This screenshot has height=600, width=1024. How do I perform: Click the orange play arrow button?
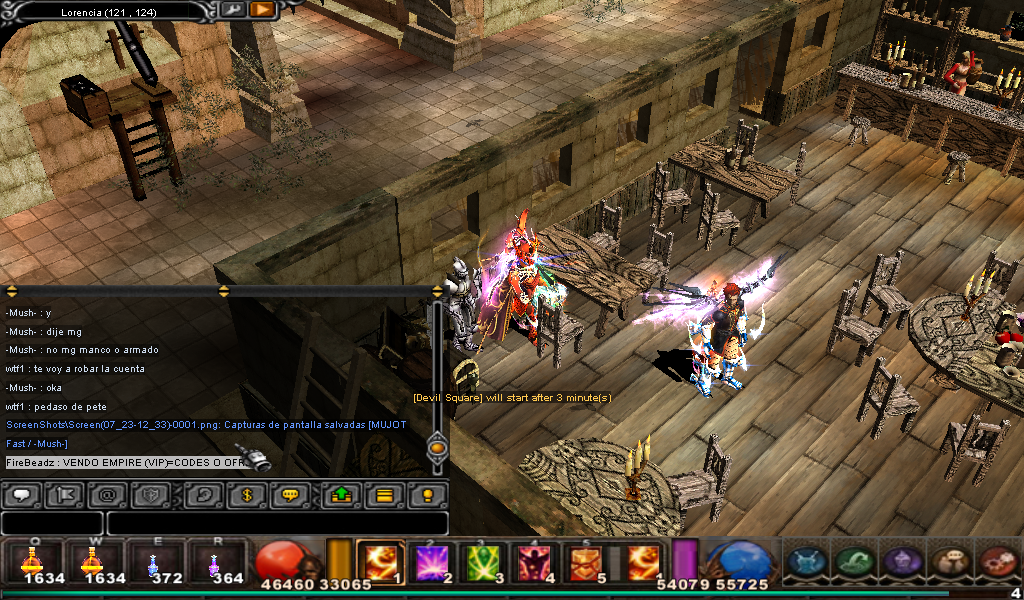click(262, 10)
